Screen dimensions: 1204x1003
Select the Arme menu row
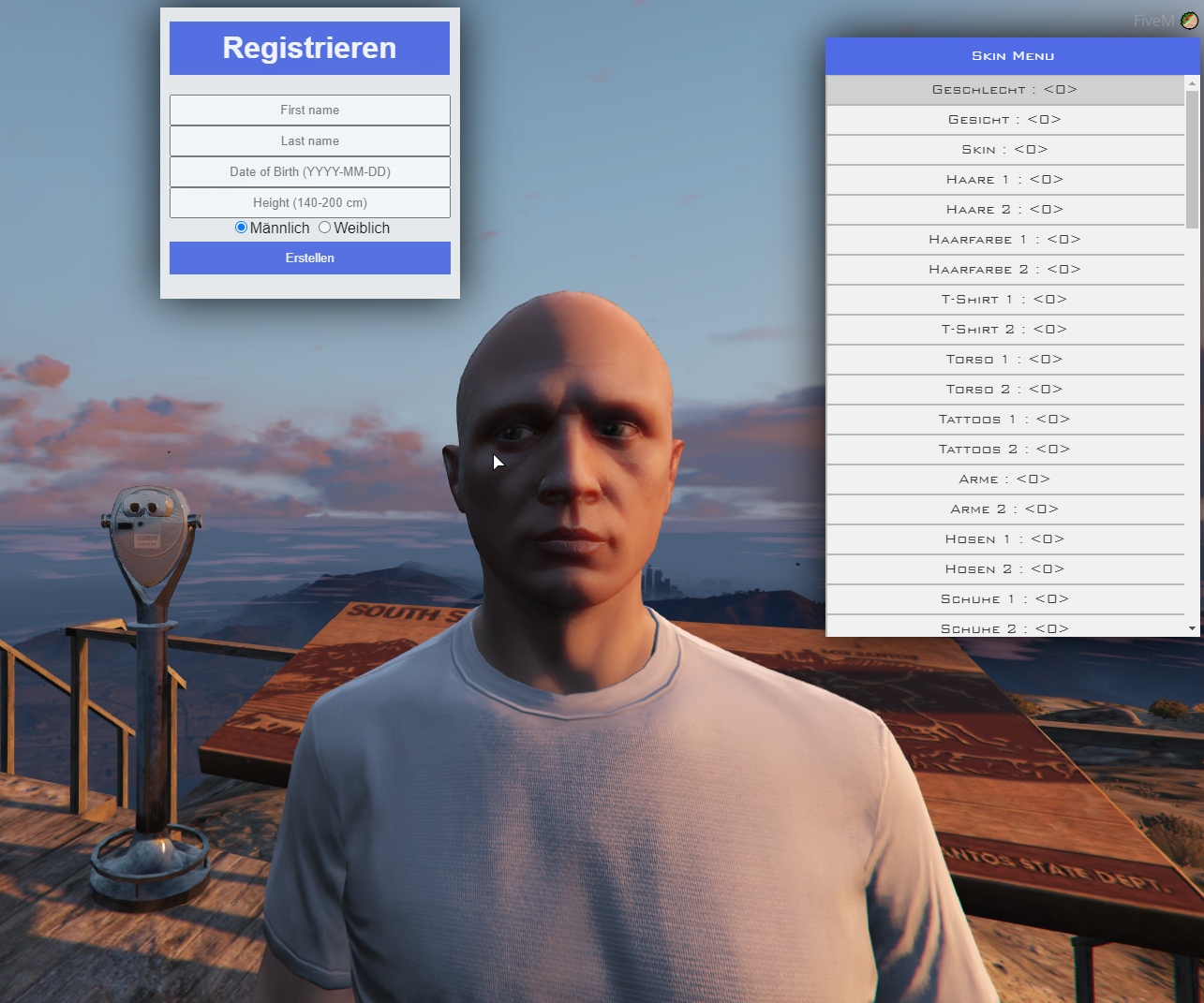point(1004,479)
